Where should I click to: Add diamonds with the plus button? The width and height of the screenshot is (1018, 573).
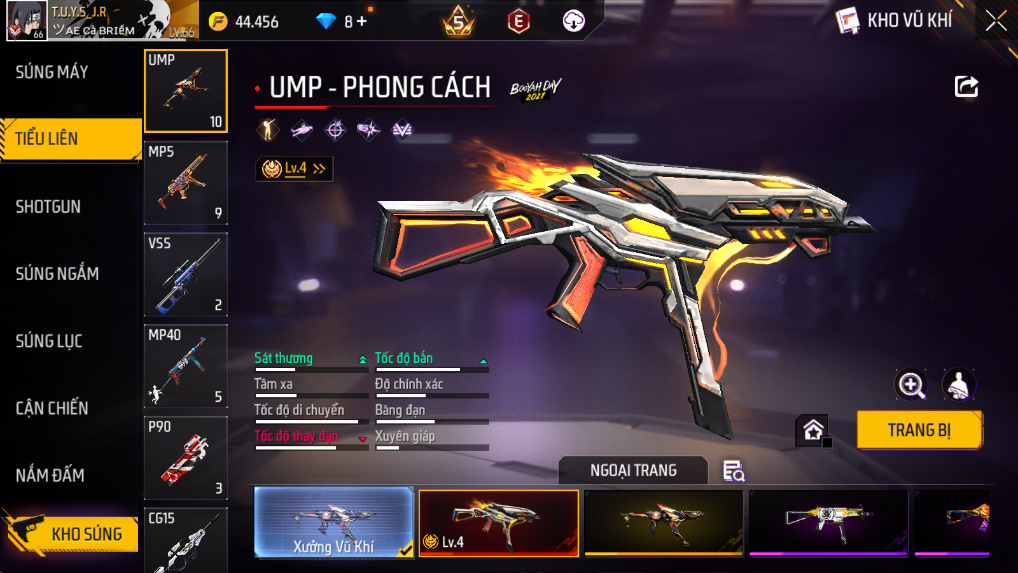(x=361, y=21)
